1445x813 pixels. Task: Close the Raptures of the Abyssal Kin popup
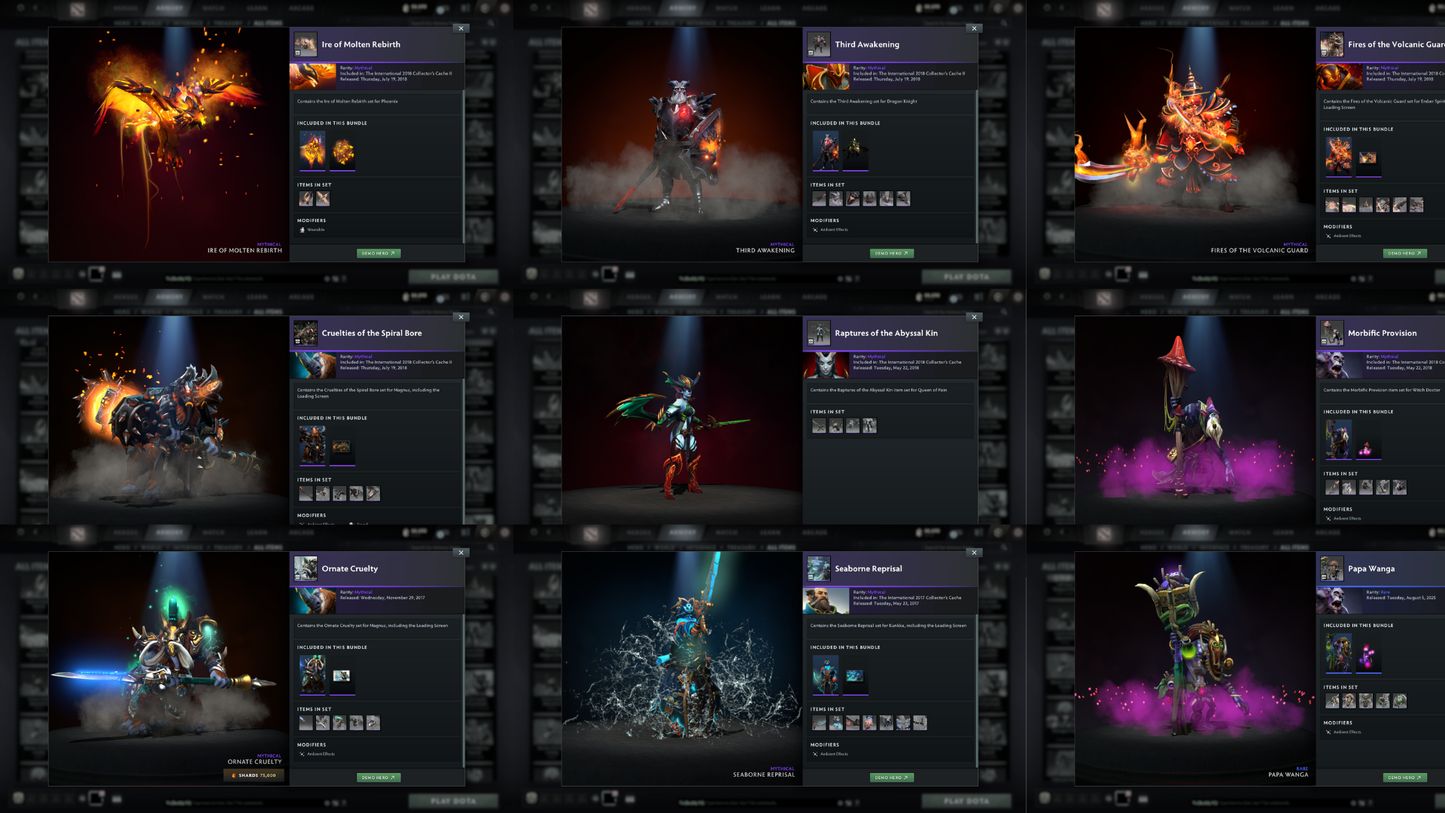[973, 317]
